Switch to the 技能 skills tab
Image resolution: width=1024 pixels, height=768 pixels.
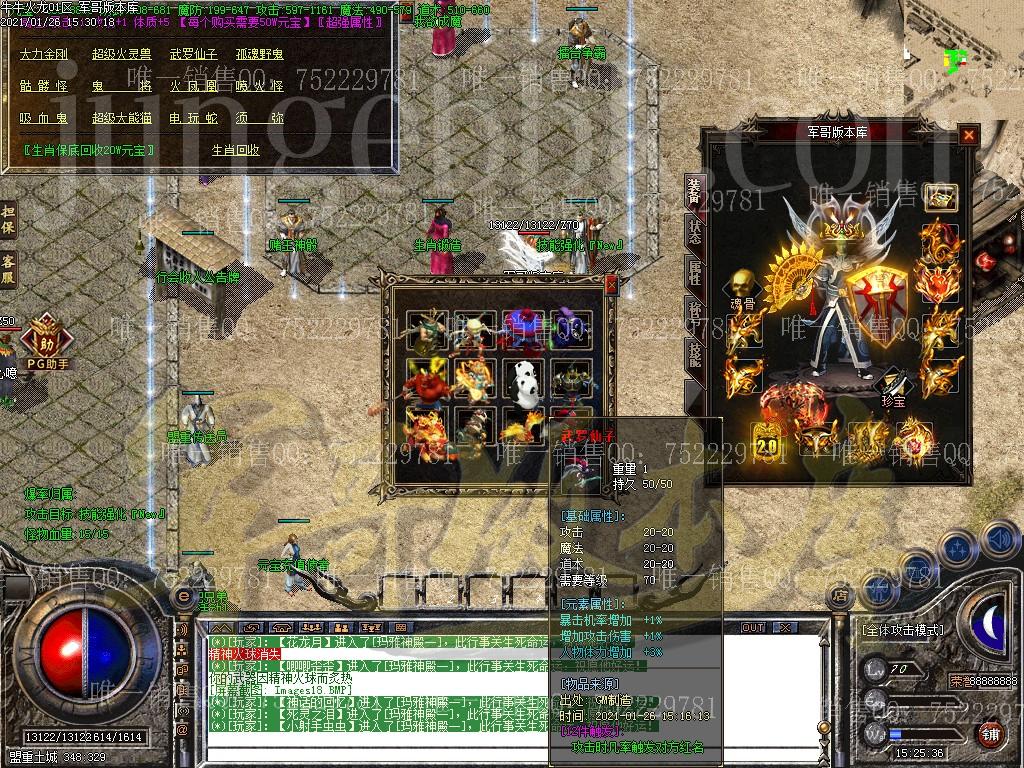pyautogui.click(x=694, y=352)
